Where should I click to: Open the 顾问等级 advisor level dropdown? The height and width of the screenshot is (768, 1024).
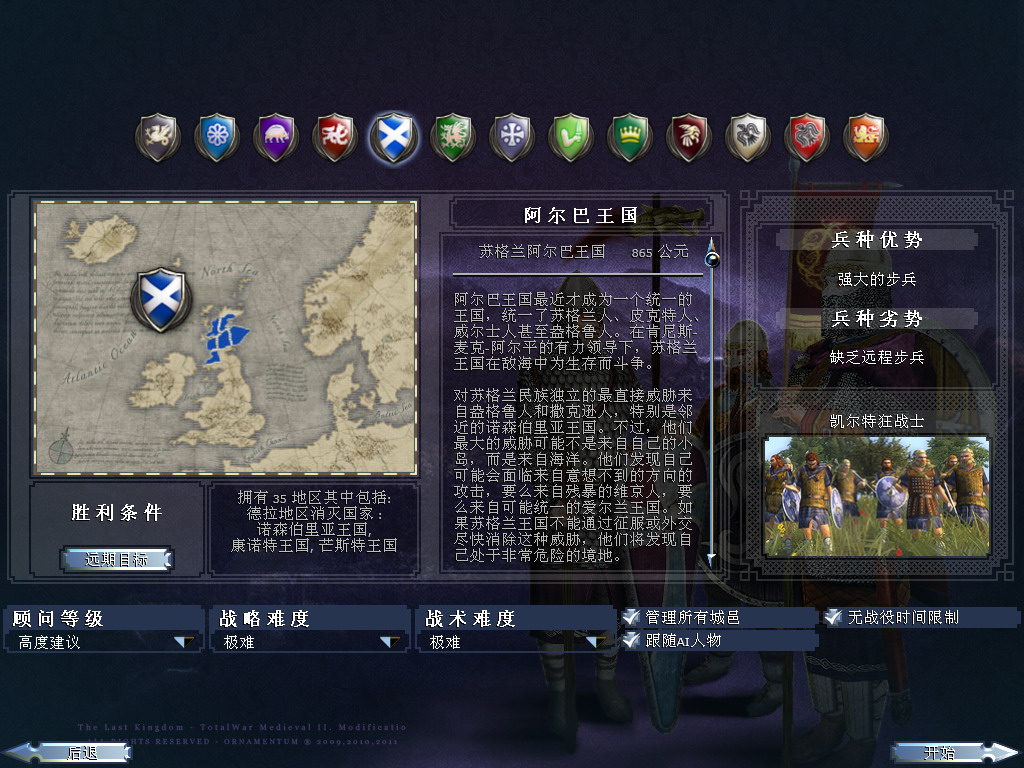click(x=184, y=642)
